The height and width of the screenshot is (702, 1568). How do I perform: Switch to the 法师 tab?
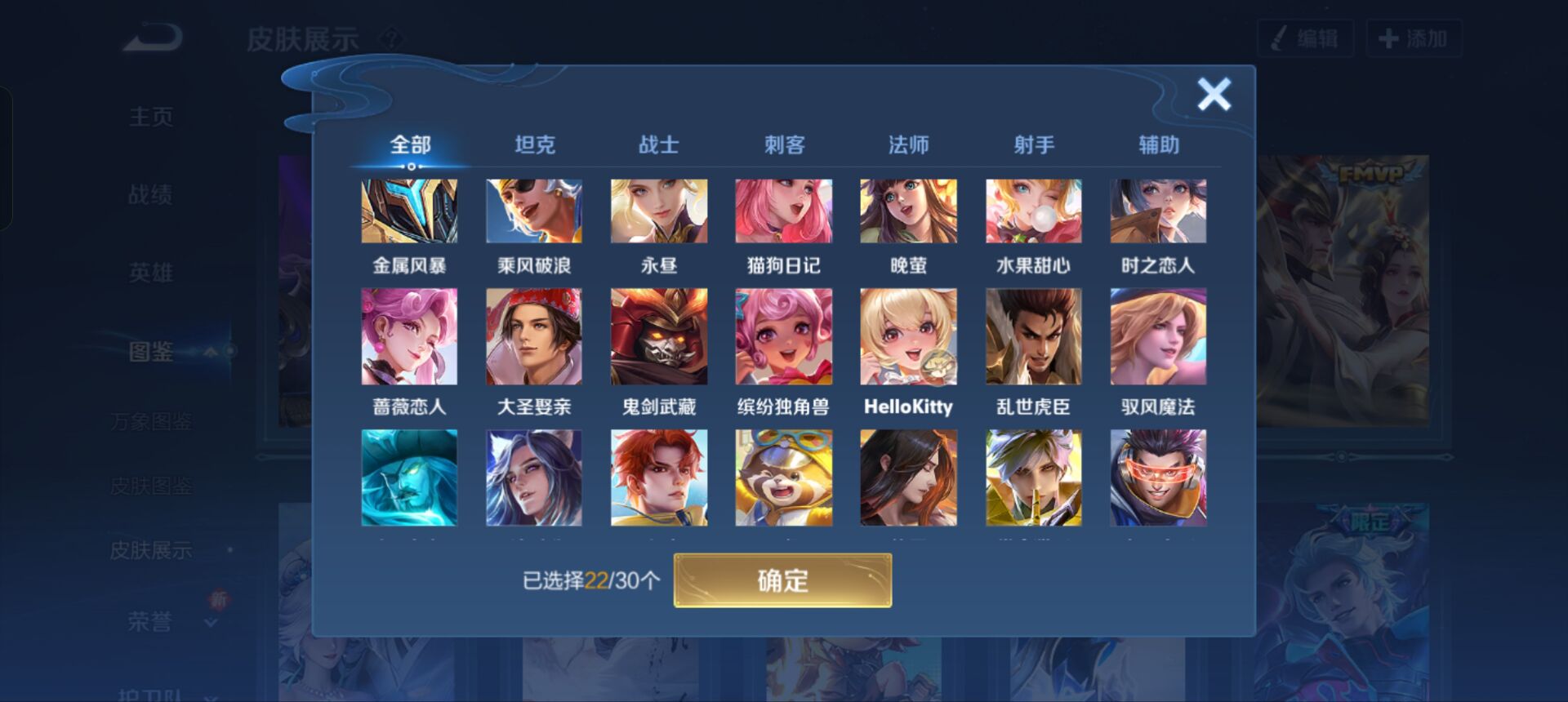909,144
